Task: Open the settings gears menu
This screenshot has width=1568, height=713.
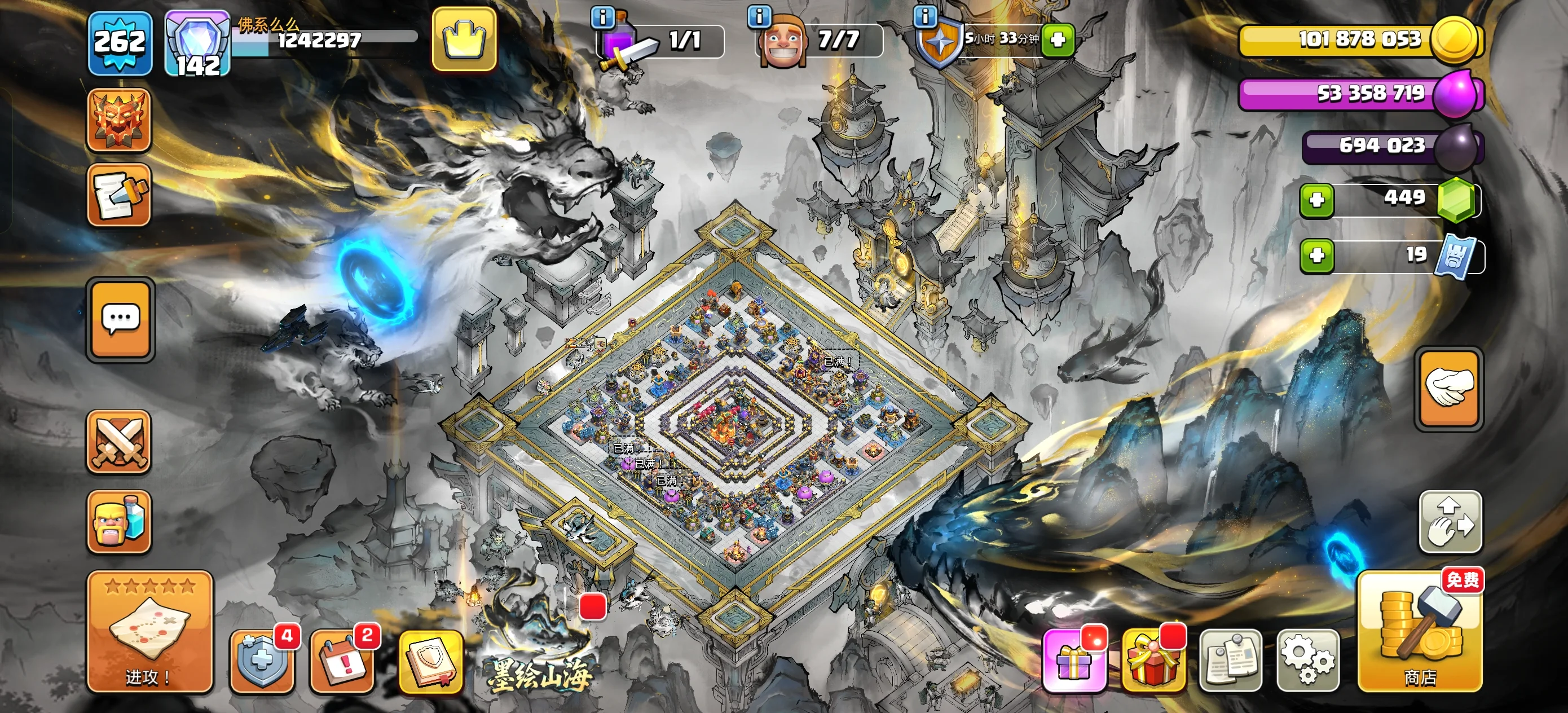Action: coord(1307,661)
